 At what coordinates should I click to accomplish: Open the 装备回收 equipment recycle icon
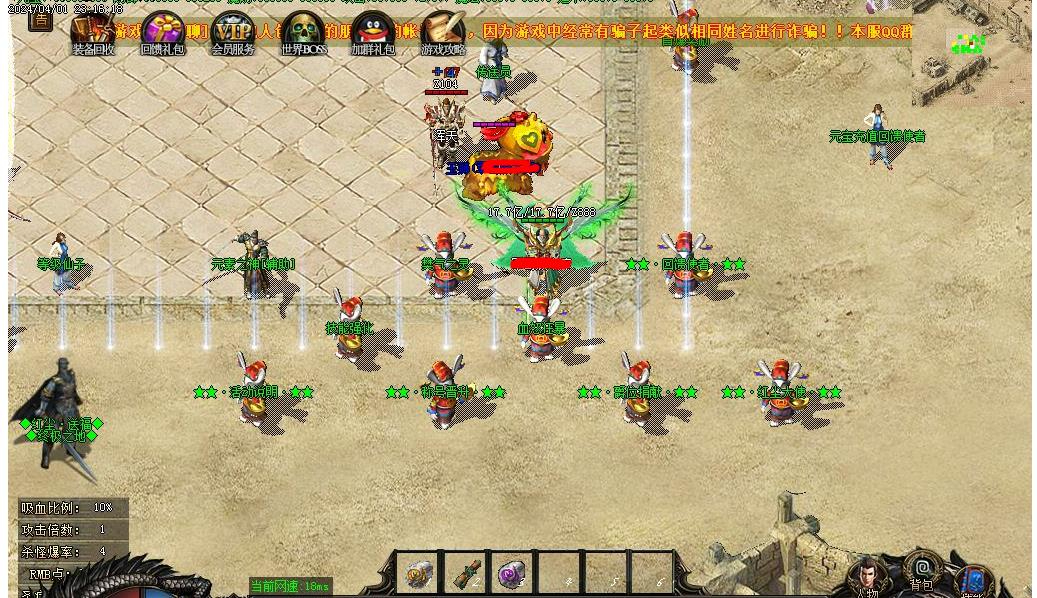tap(93, 31)
